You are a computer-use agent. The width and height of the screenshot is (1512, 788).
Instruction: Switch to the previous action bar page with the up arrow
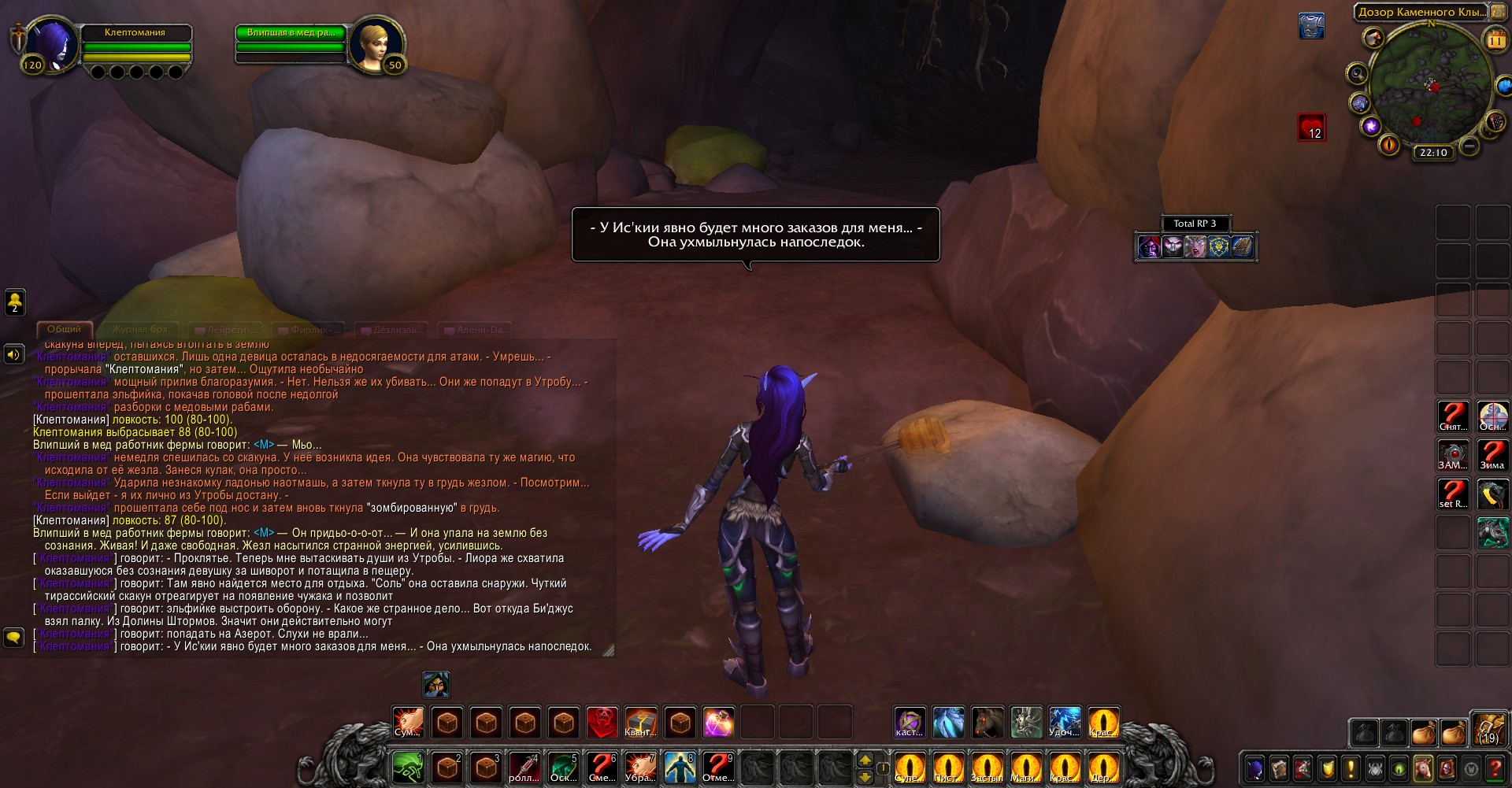coord(865,760)
